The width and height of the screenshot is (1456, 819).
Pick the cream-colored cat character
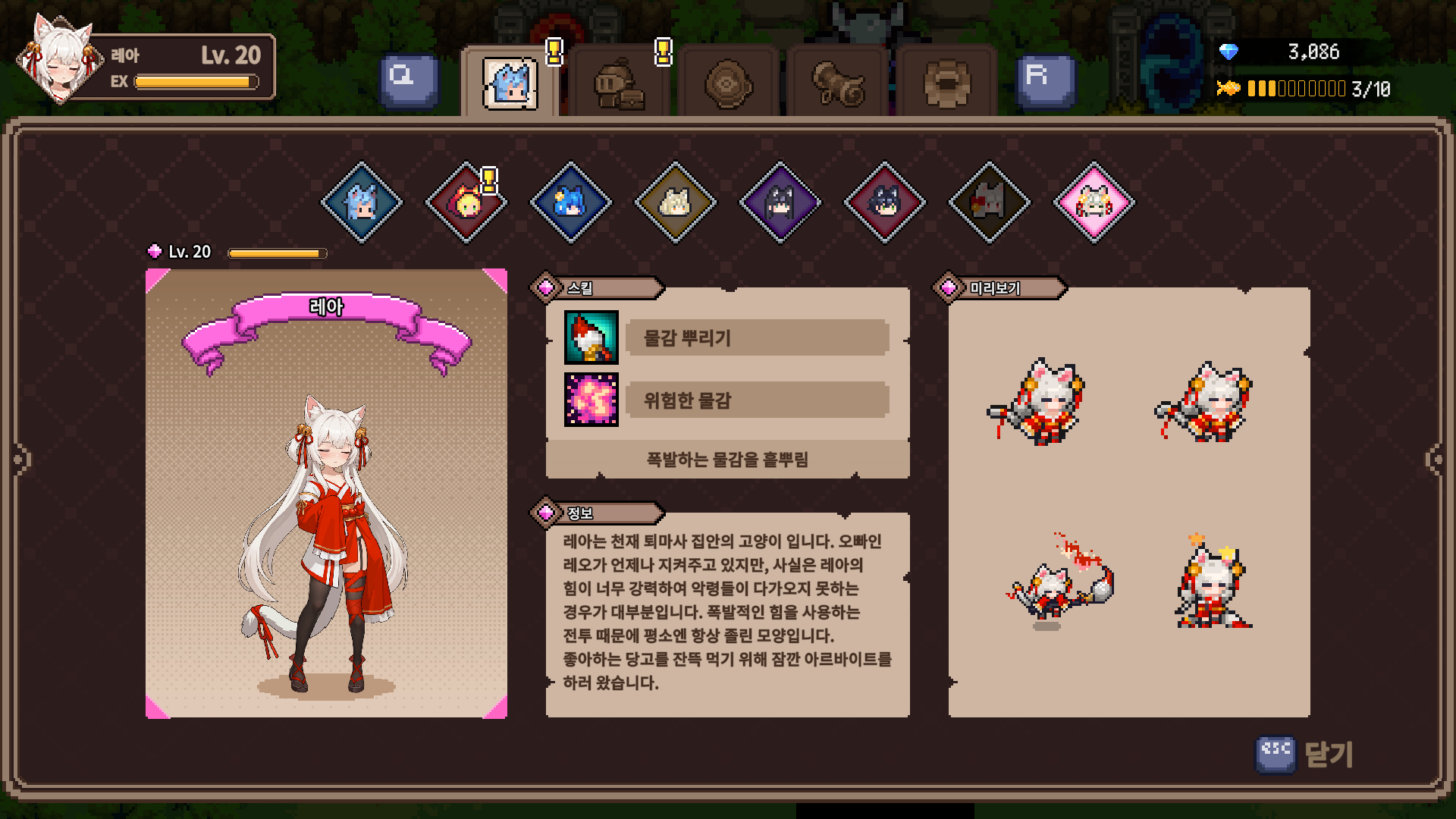pyautogui.click(x=675, y=202)
